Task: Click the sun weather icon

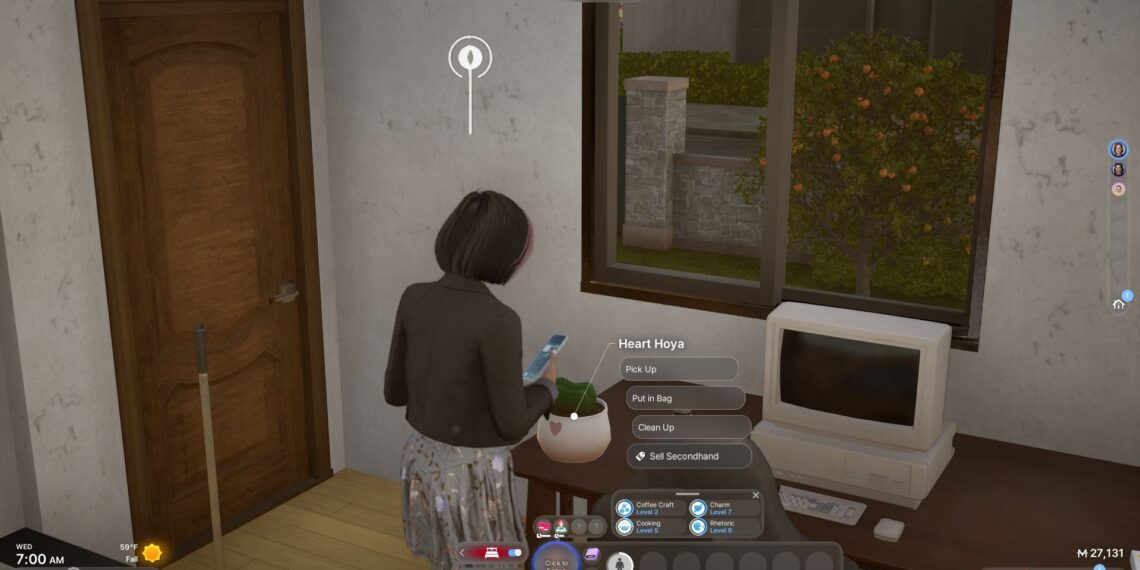Action: [x=152, y=552]
